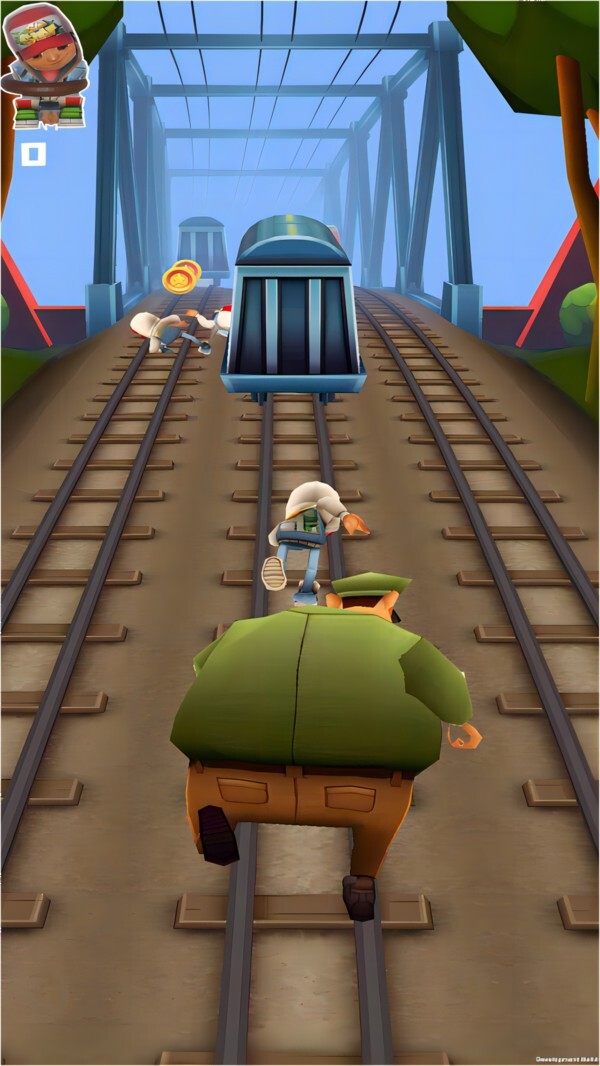600x1066 pixels.
Task: Tap the character avatar sticker icon
Action: (45, 66)
